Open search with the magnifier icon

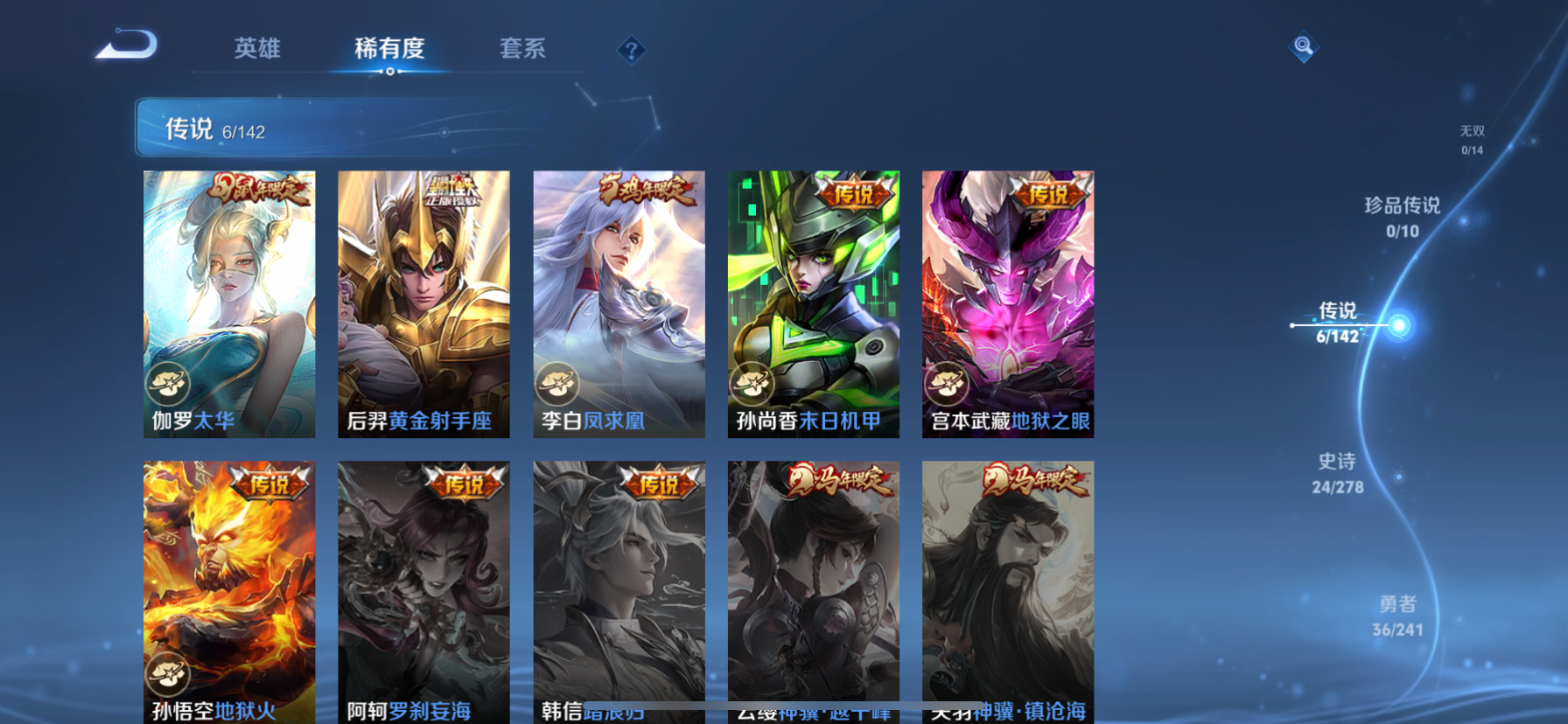coord(1303,47)
